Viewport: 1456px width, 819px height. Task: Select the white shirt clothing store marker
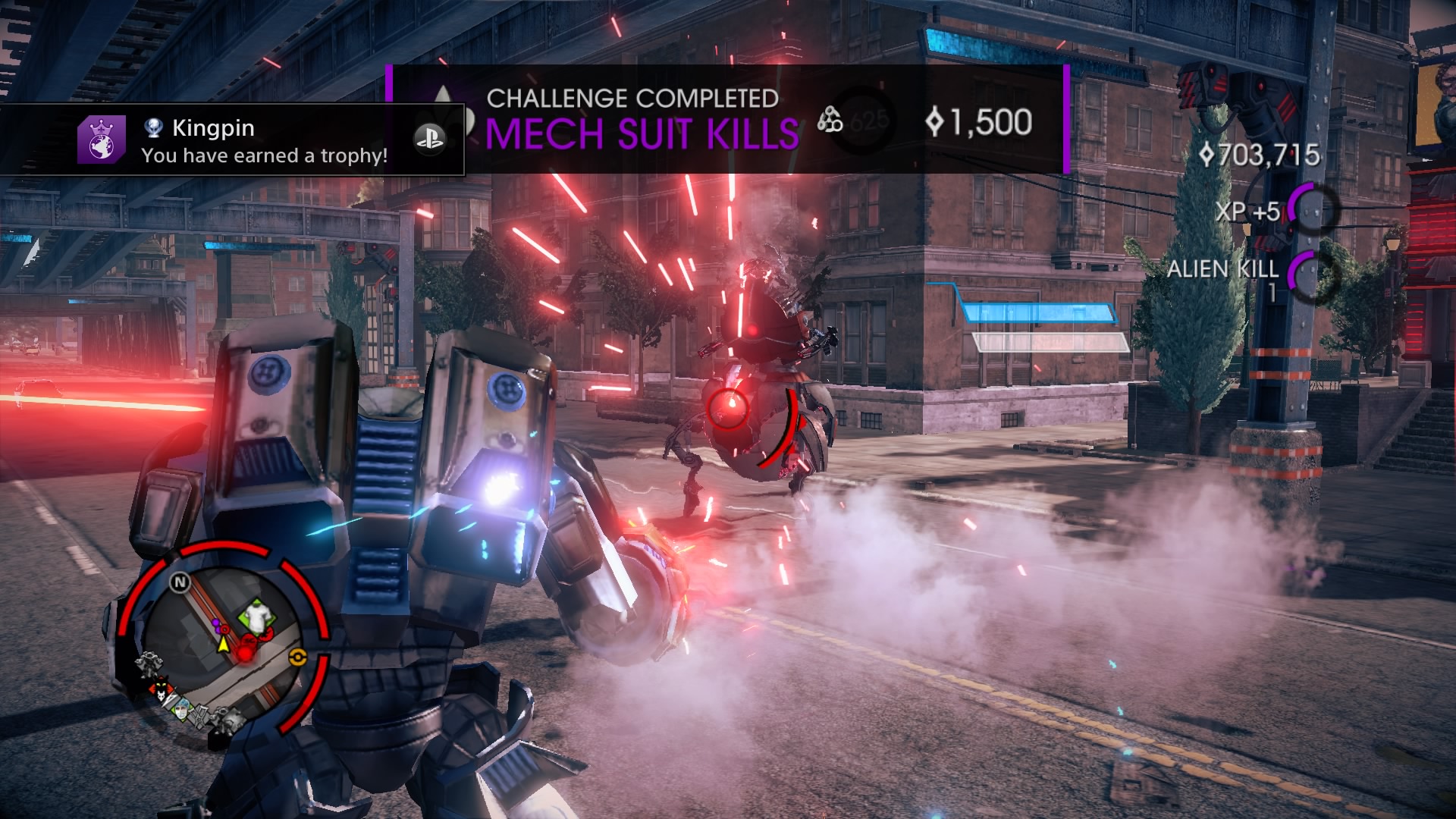click(x=258, y=618)
